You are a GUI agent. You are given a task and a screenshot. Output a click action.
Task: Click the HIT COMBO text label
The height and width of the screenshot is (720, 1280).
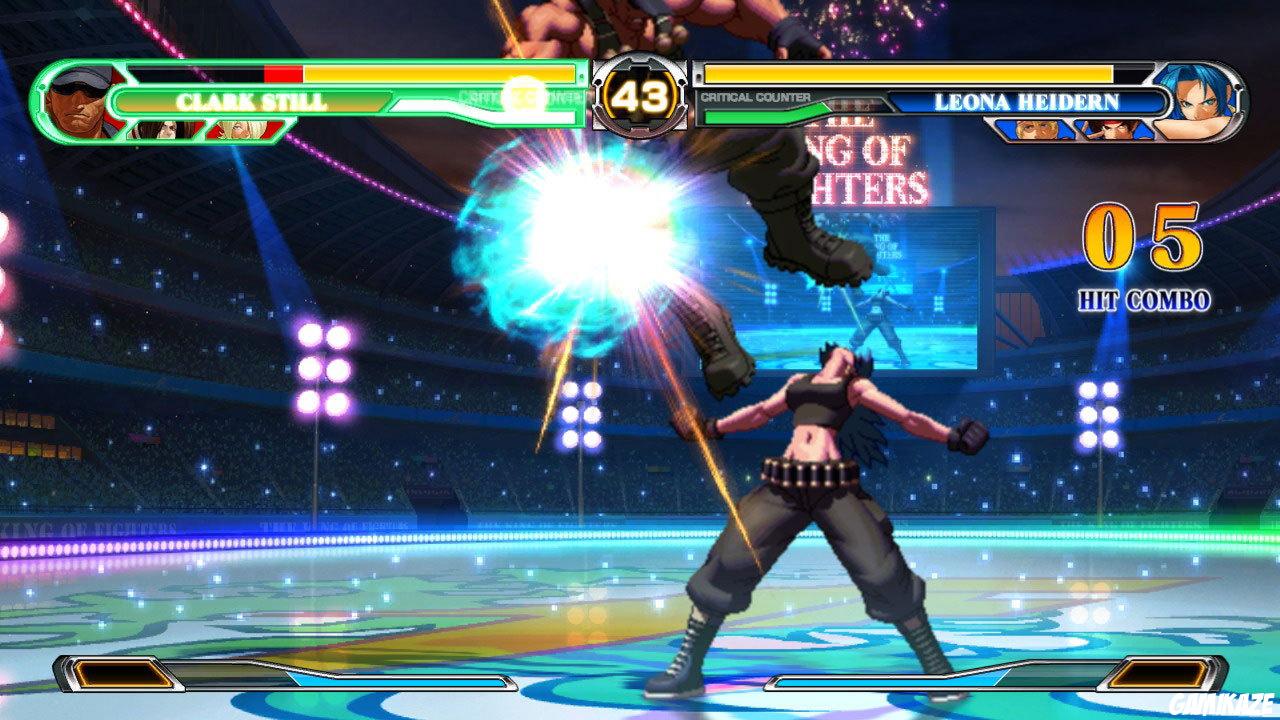pyautogui.click(x=1146, y=296)
